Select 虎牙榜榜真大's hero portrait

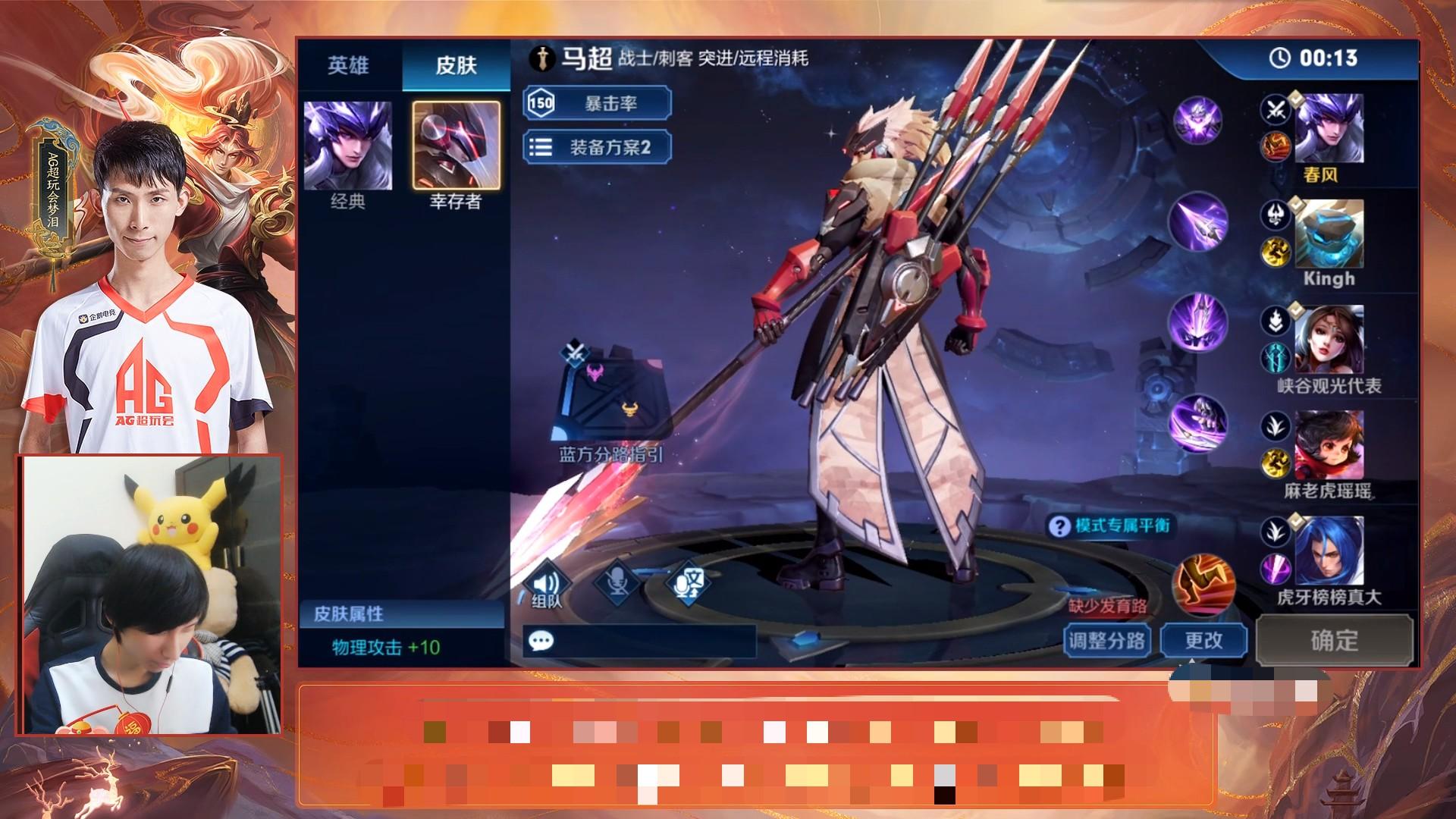coord(1329,551)
